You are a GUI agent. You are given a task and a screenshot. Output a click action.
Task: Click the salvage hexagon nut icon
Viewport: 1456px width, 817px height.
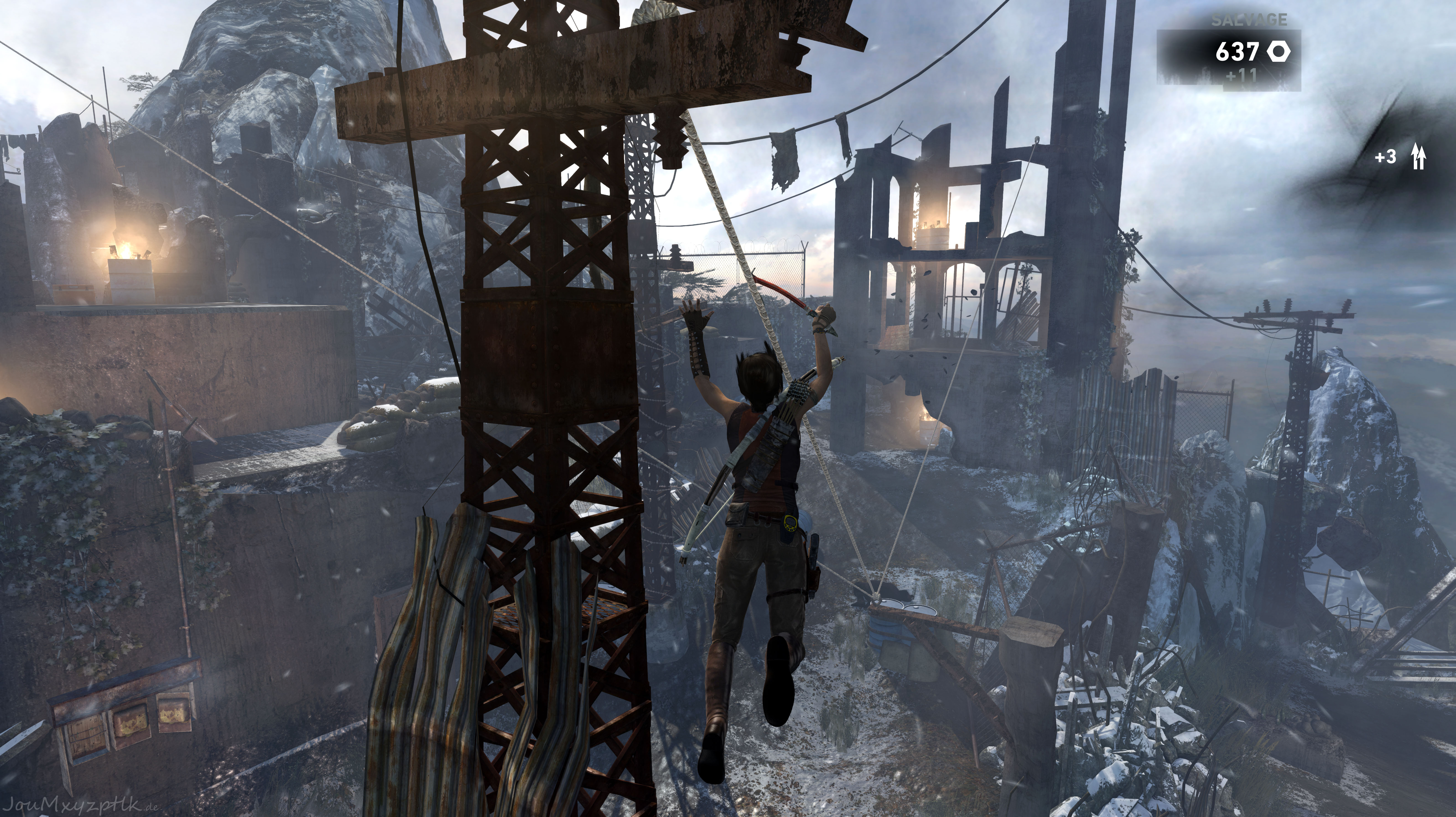tap(1279, 52)
